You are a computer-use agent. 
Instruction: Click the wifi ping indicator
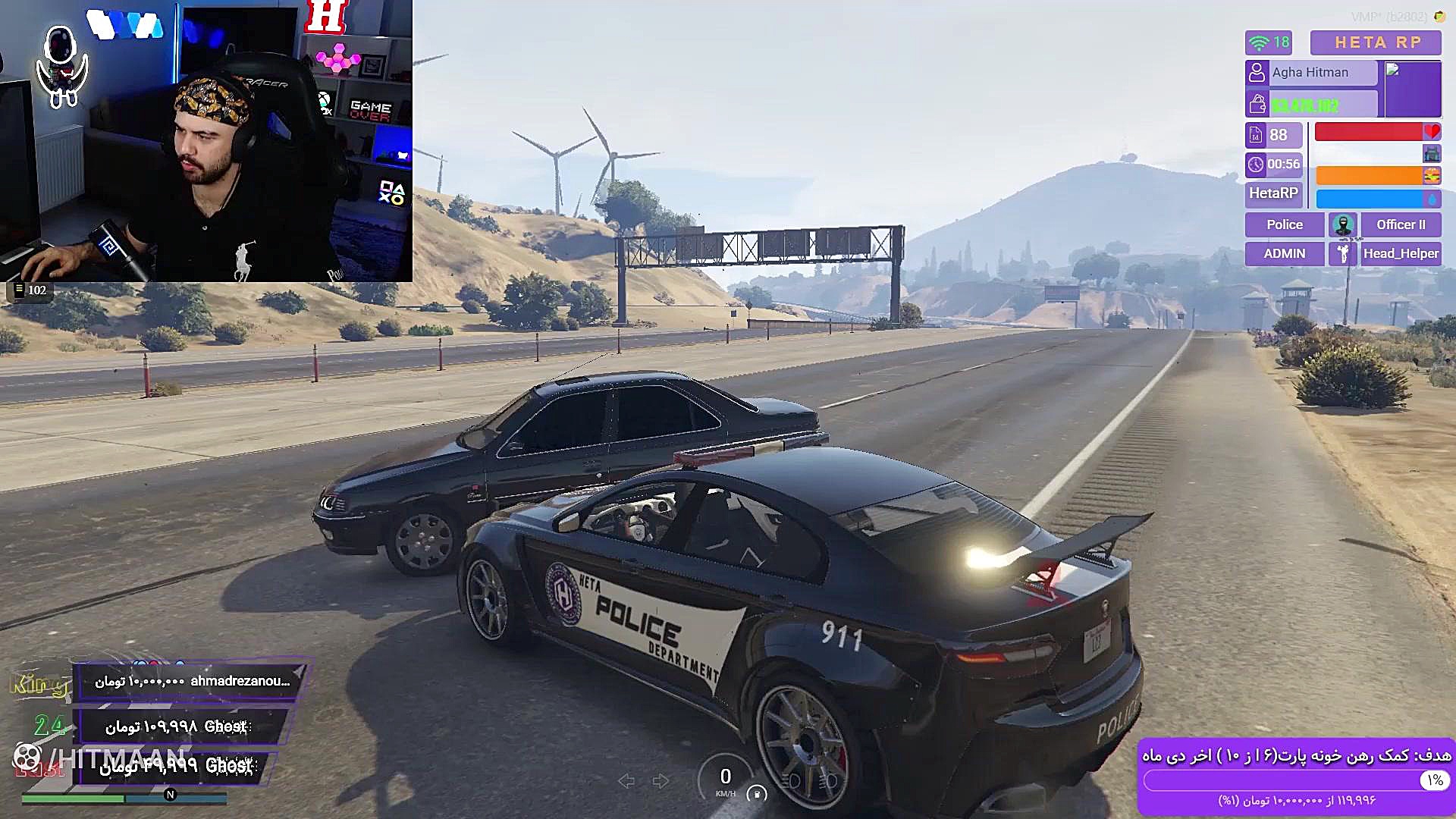coord(1268,42)
